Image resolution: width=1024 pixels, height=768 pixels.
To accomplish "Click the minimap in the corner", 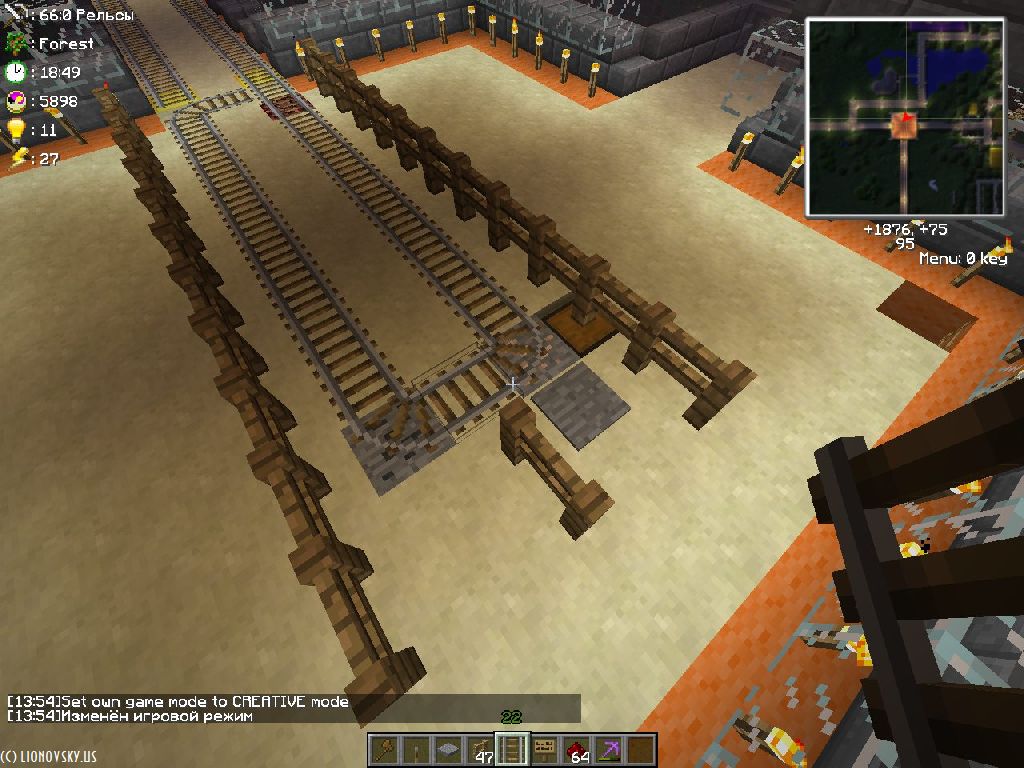I will pos(906,117).
